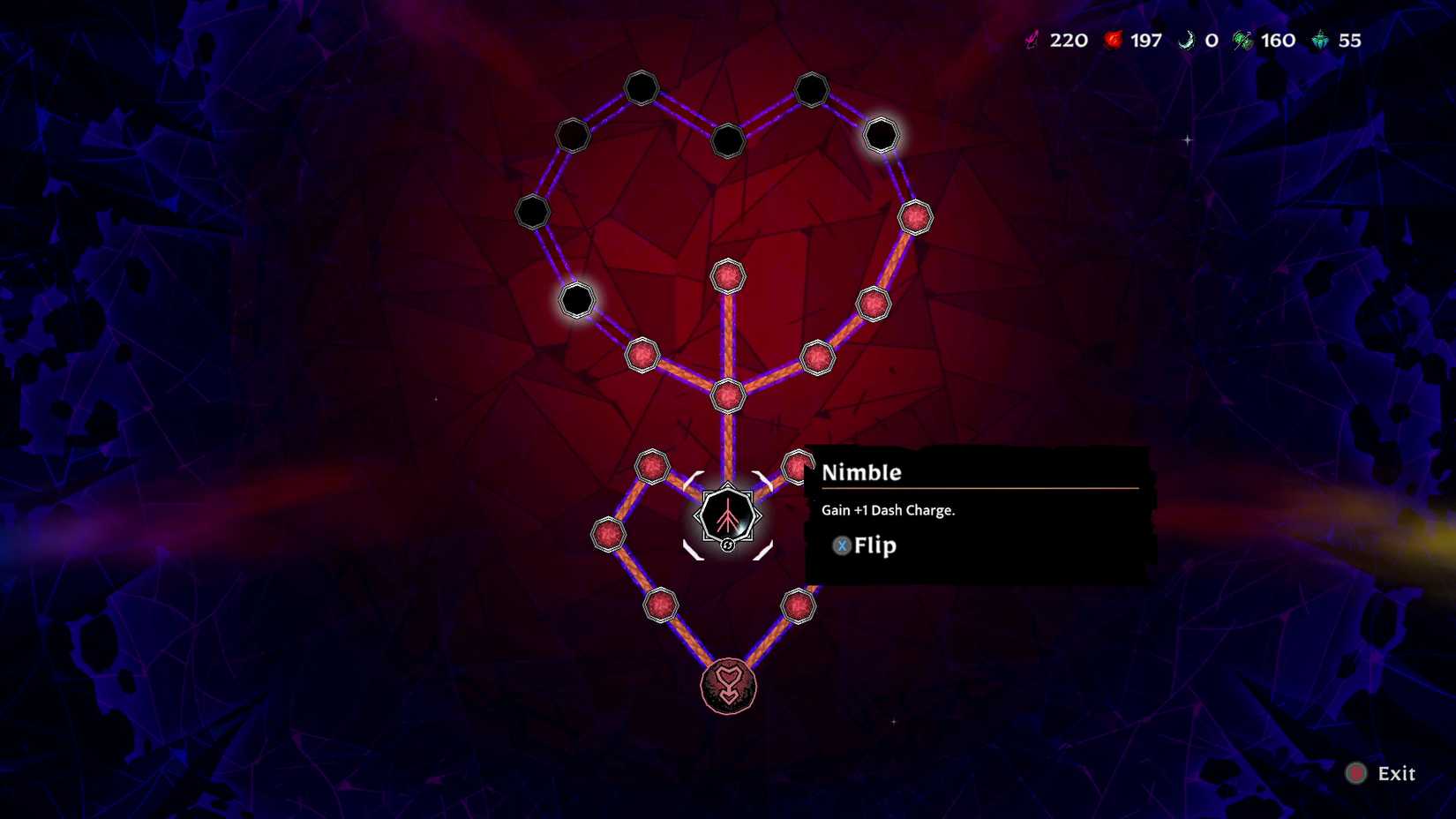Toggle activation of the leftmost red node

coord(609,533)
